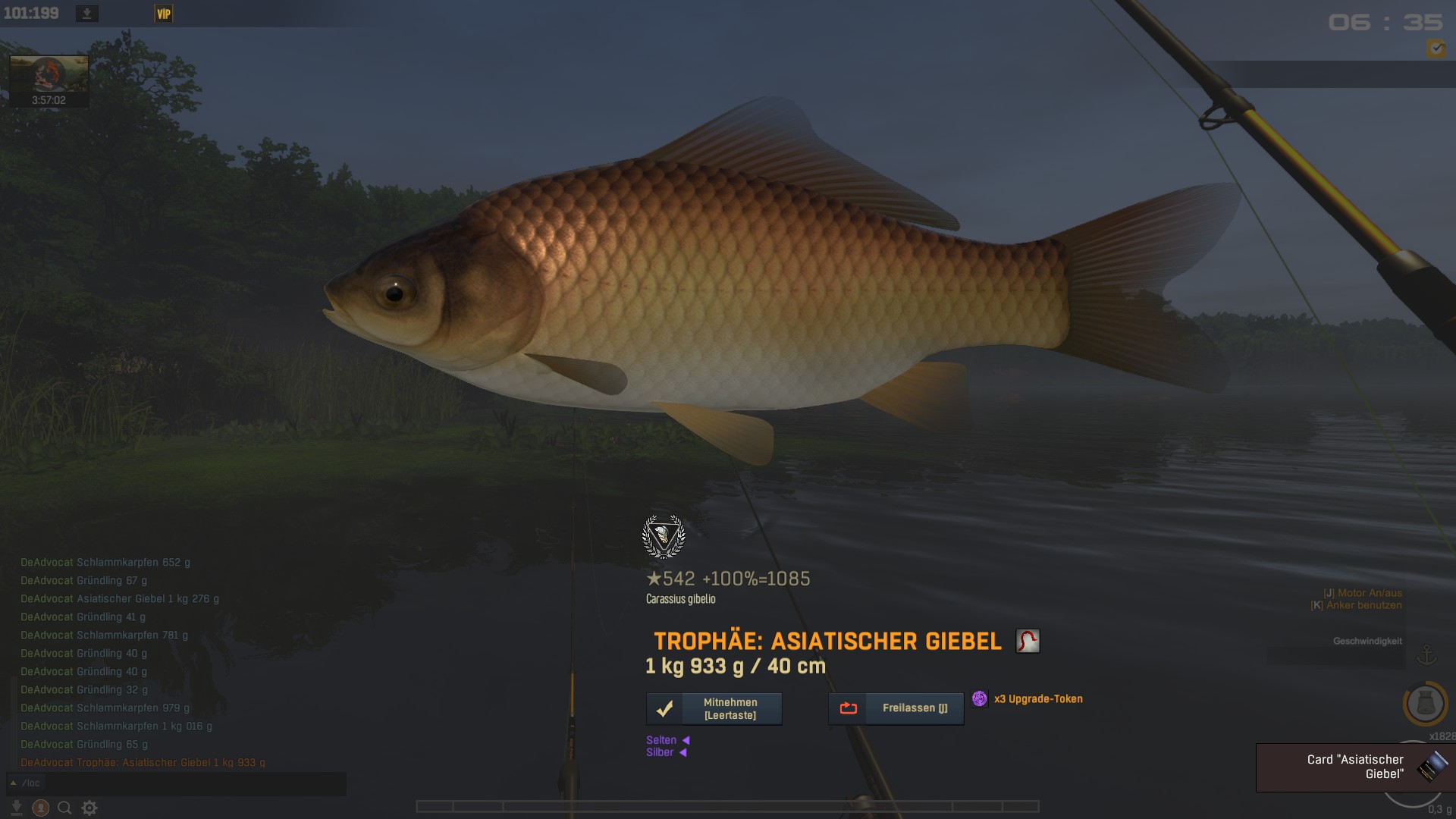This screenshot has width=1456, height=819.
Task: Open the VIP badge
Action: point(163,14)
